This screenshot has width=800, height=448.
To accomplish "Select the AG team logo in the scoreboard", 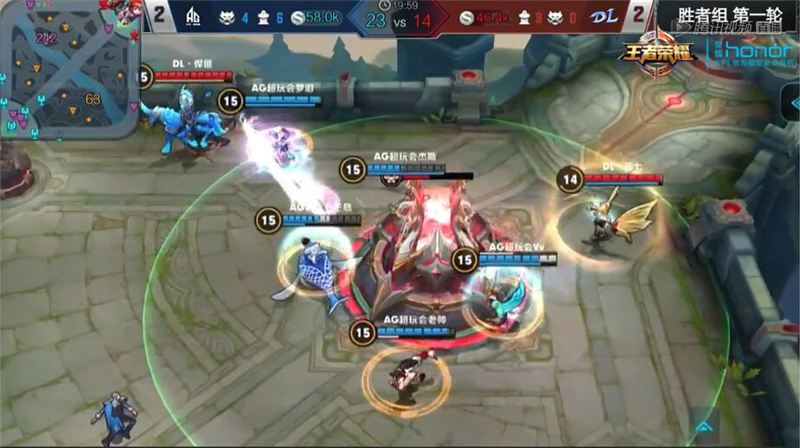I will [x=196, y=17].
